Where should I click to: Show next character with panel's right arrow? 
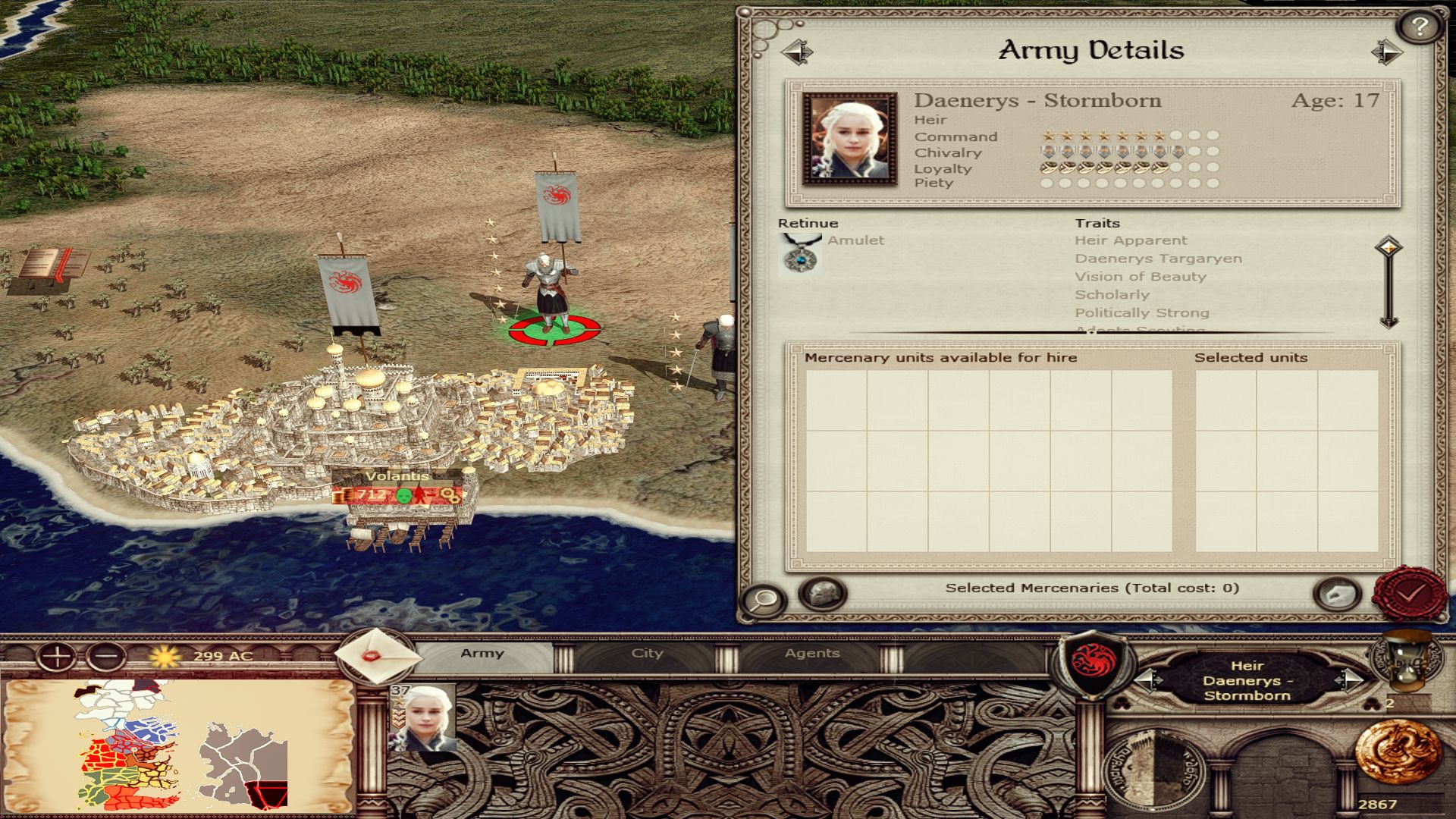pos(1386,52)
